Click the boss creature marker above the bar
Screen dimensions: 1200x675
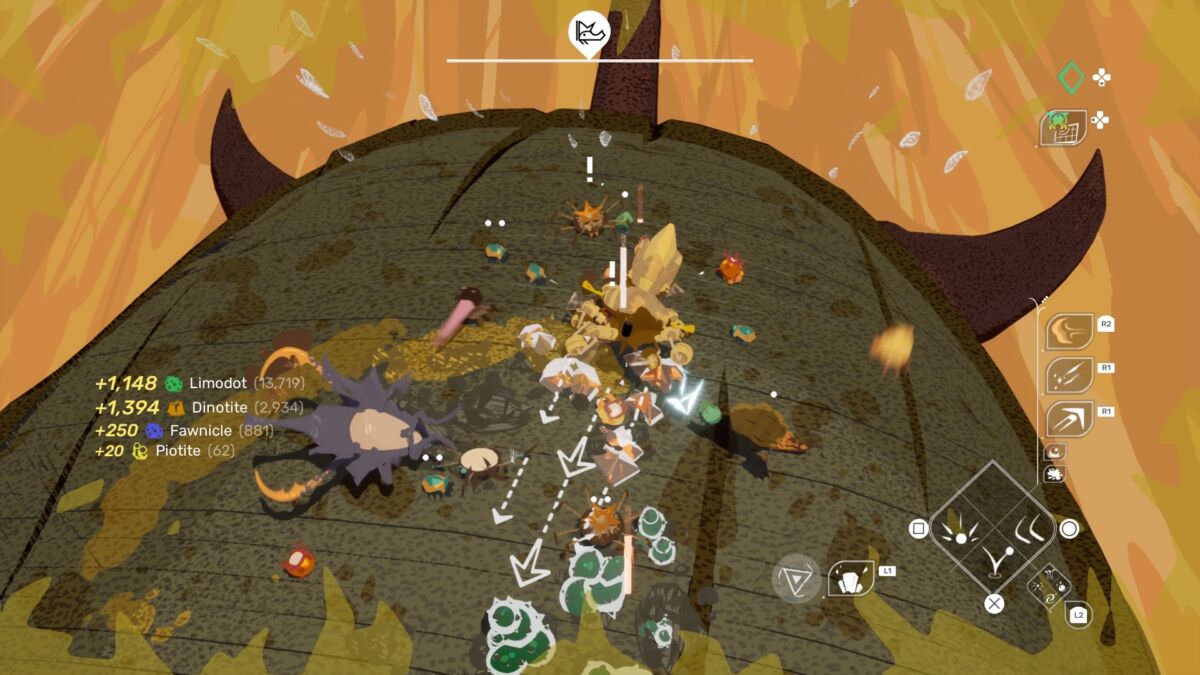click(x=590, y=31)
